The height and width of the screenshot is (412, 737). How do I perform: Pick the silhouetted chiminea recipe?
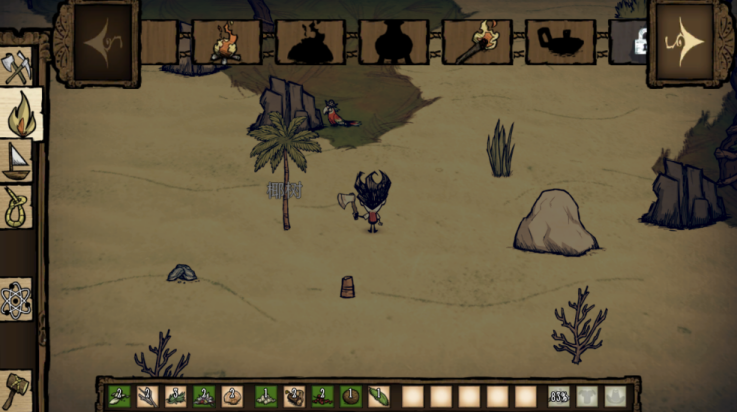point(392,43)
